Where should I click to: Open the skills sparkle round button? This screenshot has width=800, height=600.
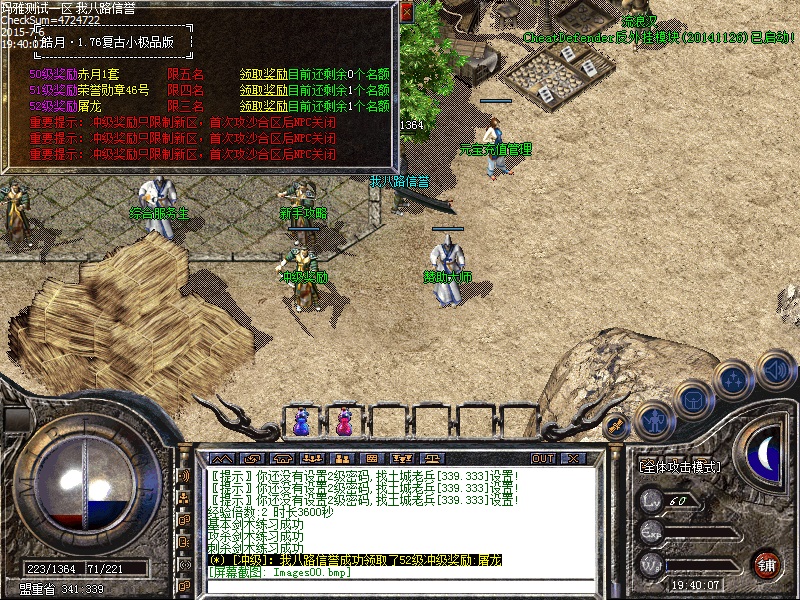pos(733,379)
